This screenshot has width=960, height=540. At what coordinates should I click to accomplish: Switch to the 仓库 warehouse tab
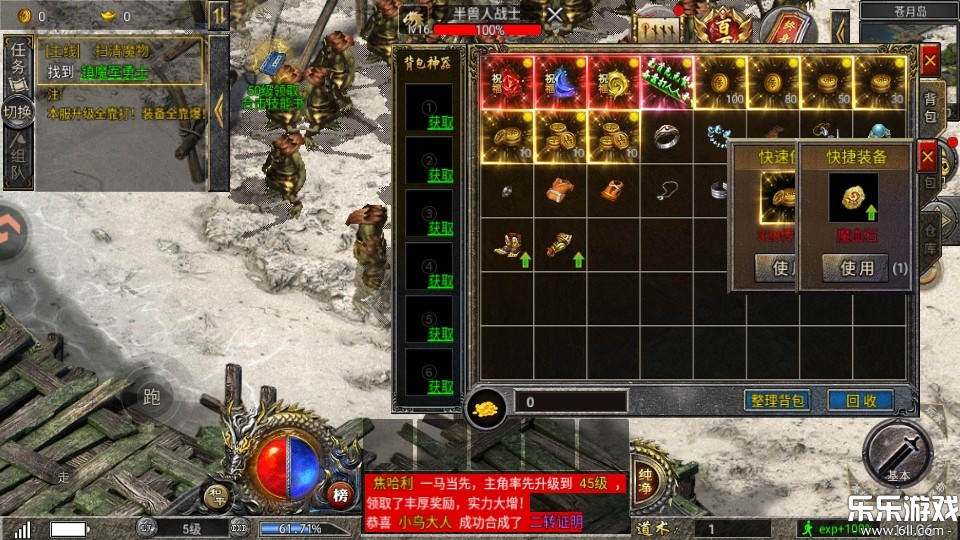coord(930,236)
